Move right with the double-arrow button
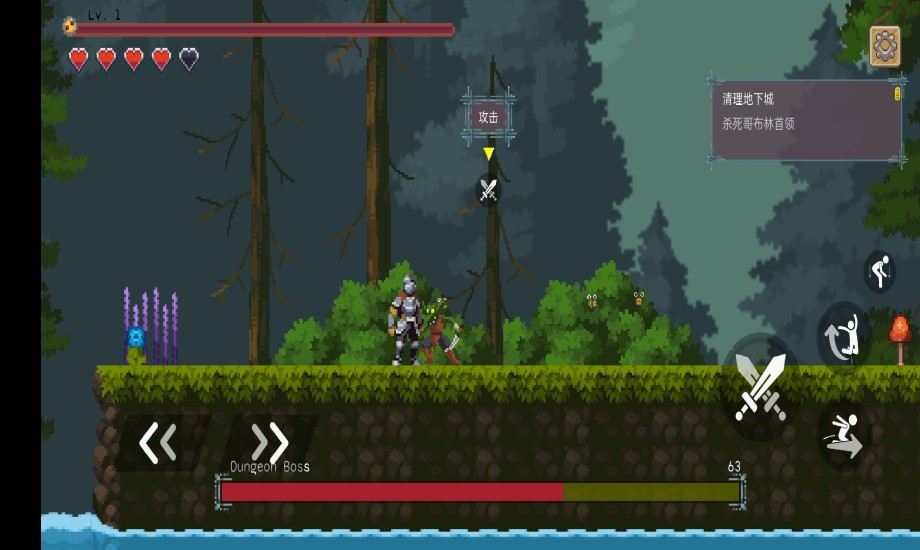Viewport: 920px width, 550px height. tap(269, 442)
